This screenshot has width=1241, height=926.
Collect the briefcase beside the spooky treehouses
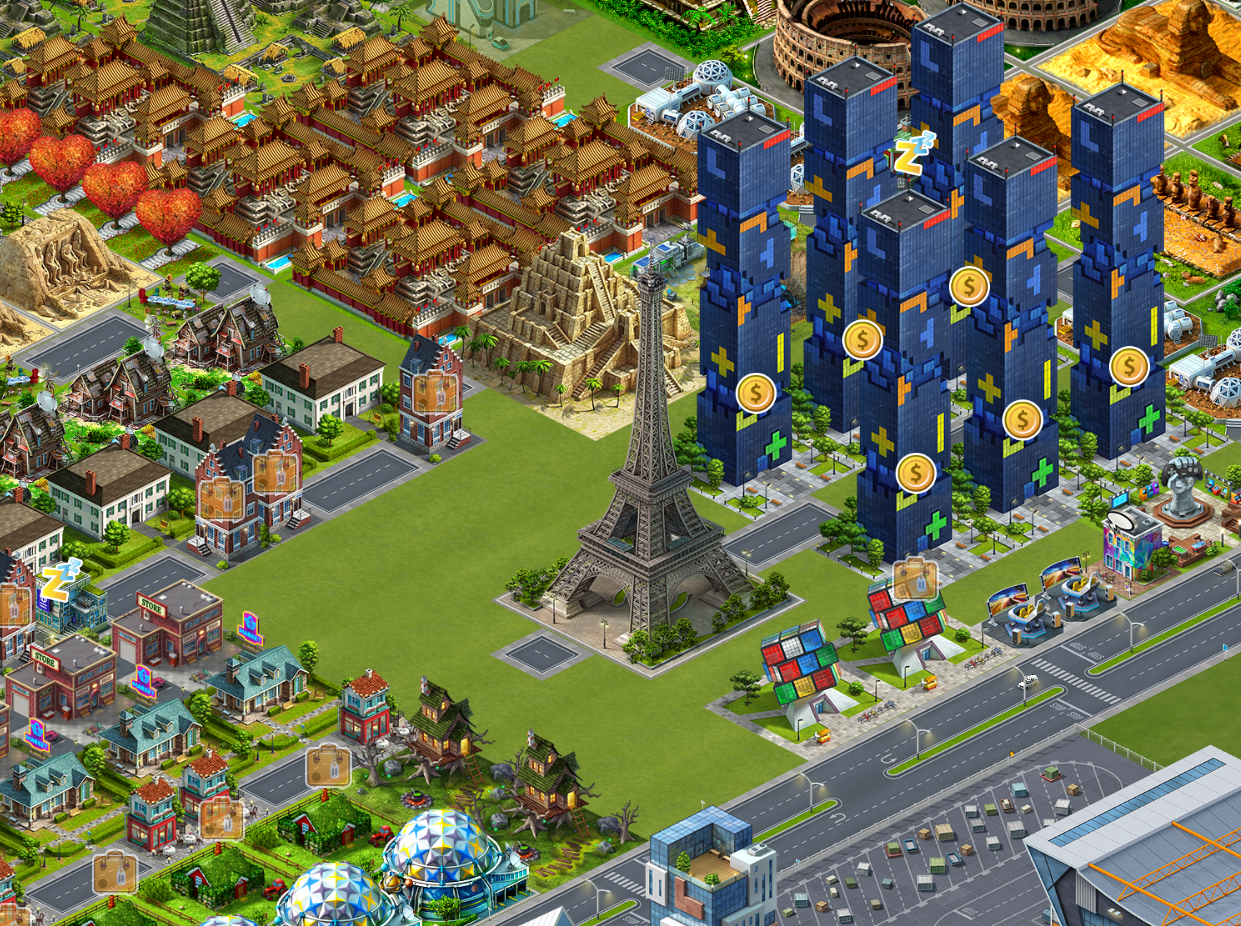pos(327,766)
